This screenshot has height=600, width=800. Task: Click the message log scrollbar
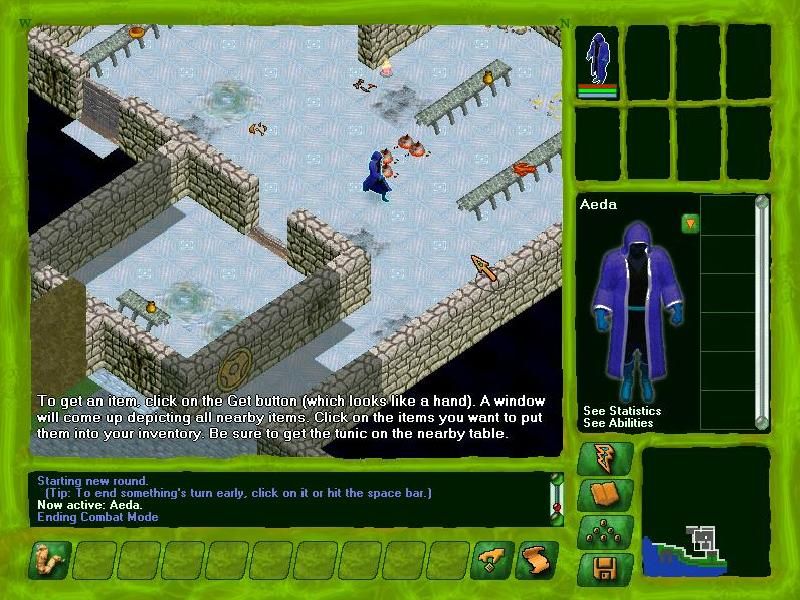[x=557, y=497]
